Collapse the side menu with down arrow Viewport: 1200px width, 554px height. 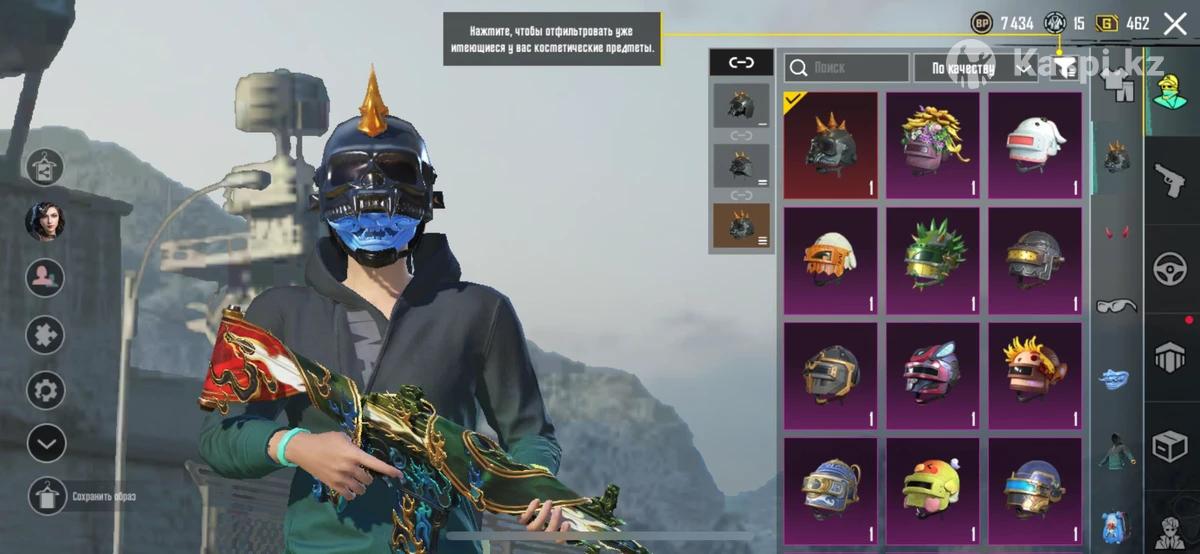[x=46, y=442]
